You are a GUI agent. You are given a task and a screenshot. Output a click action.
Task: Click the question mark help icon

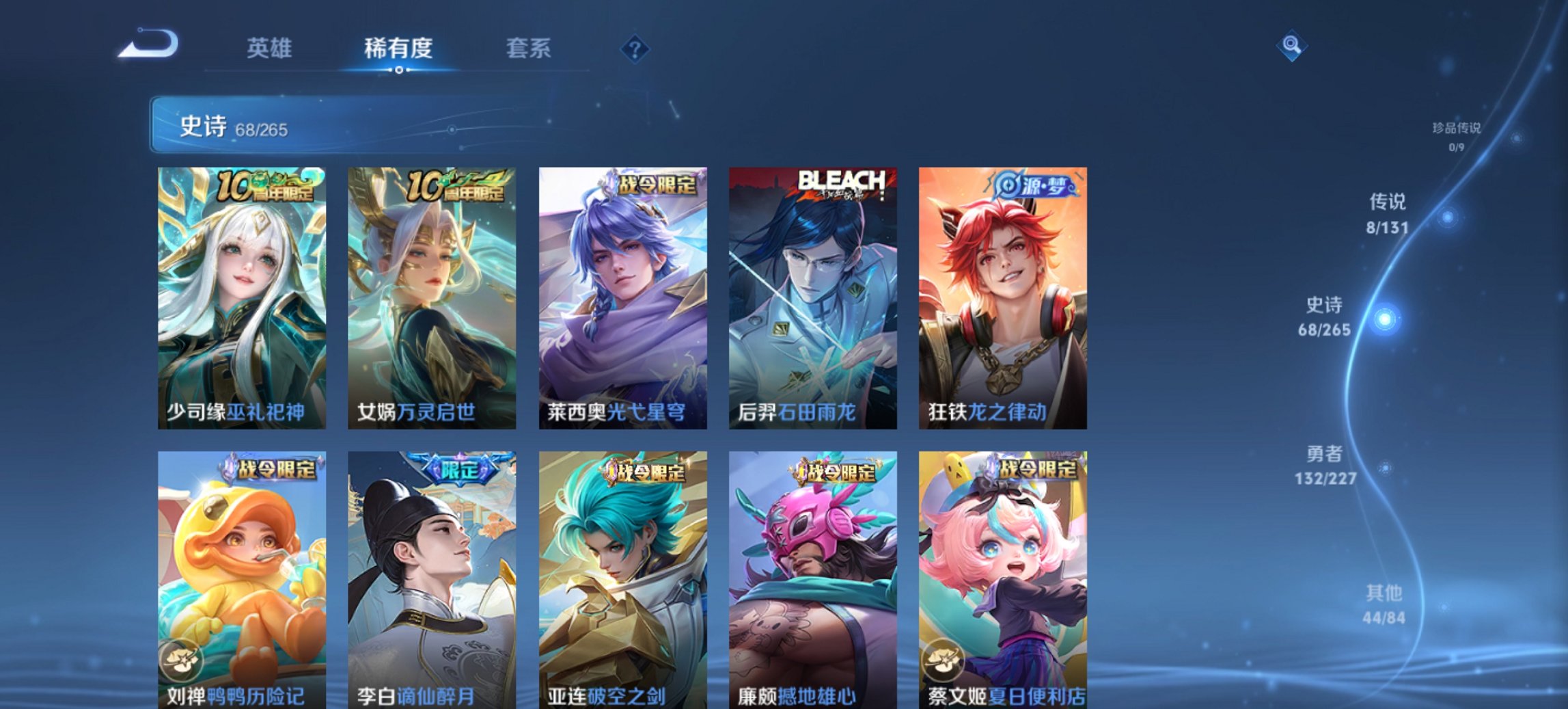(635, 47)
